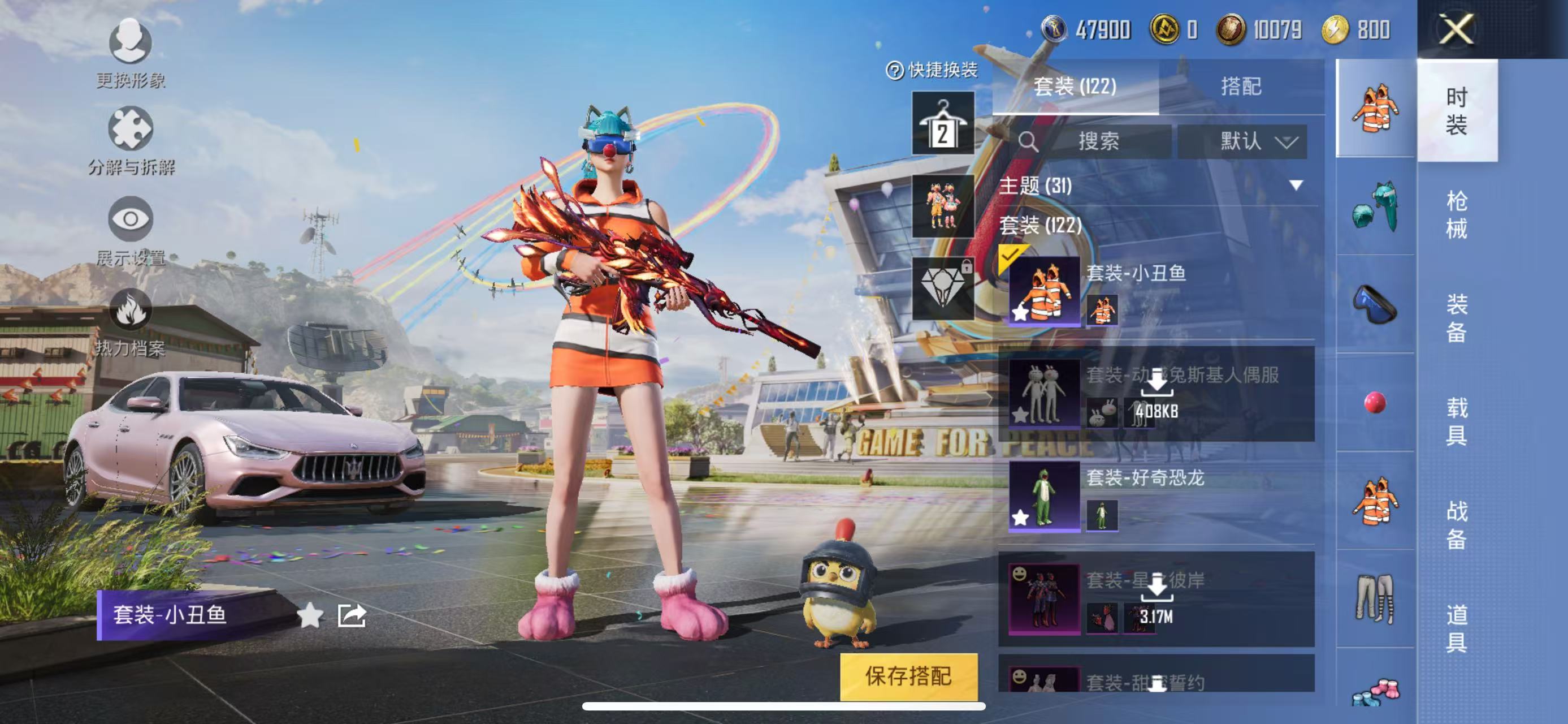The height and width of the screenshot is (724, 1568).
Task: Switch to the 搭配 tab
Action: [x=1241, y=87]
